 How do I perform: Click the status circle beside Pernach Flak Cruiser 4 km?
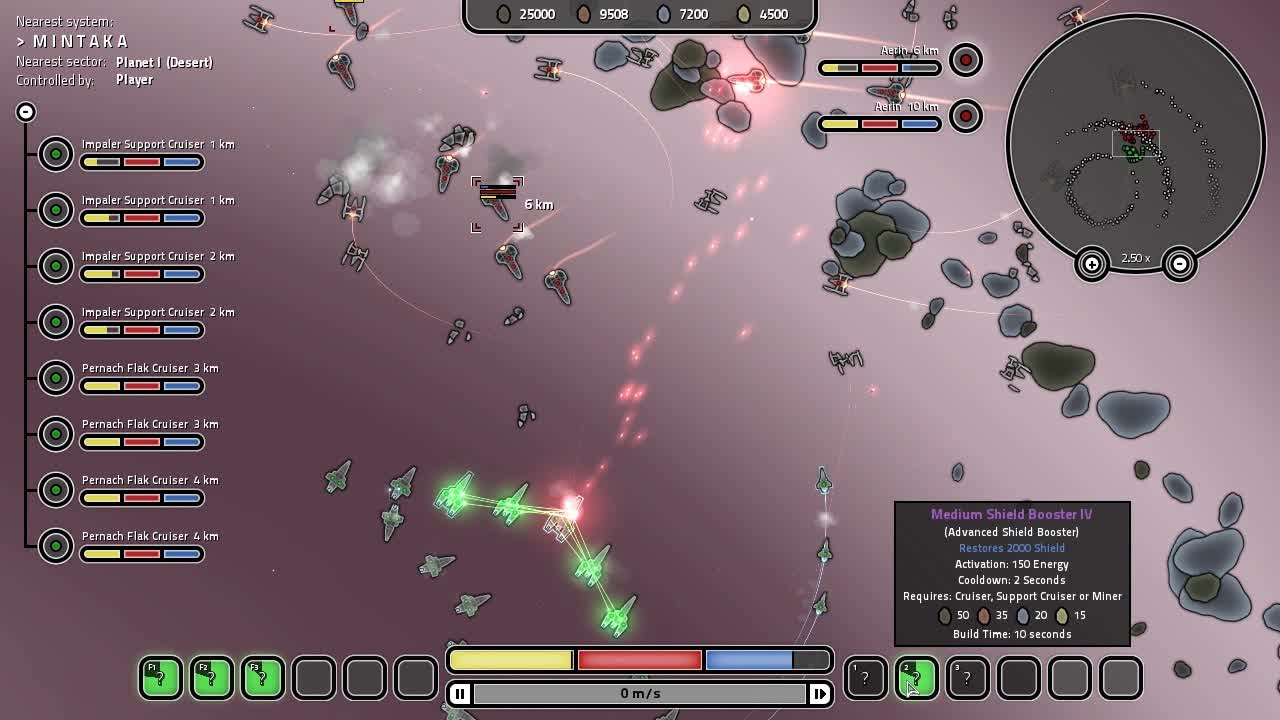click(56, 489)
